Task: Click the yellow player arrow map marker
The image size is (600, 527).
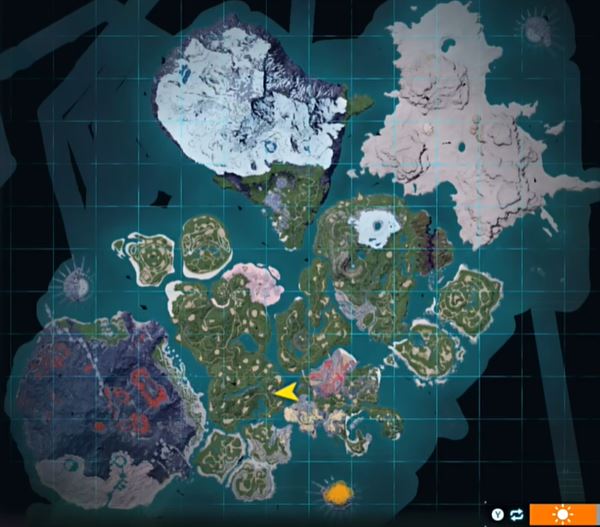Action: 286,393
